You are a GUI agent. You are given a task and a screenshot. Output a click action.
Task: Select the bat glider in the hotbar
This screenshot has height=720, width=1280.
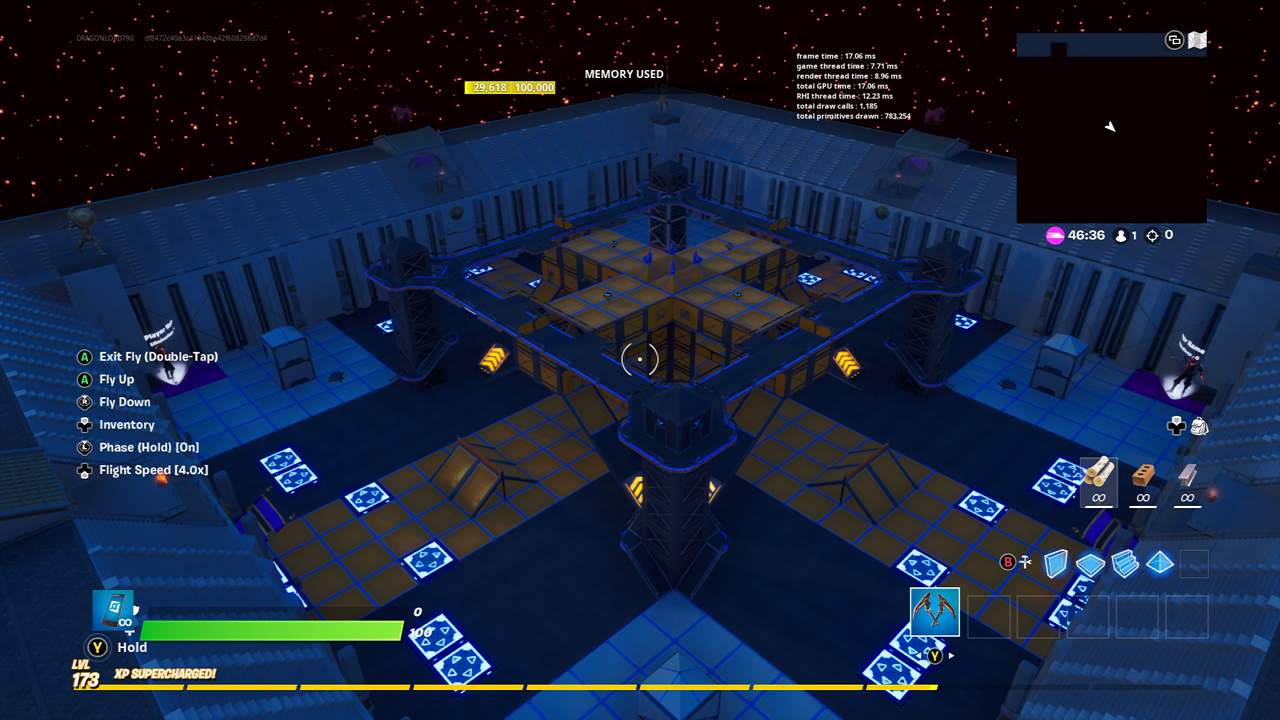(x=934, y=611)
